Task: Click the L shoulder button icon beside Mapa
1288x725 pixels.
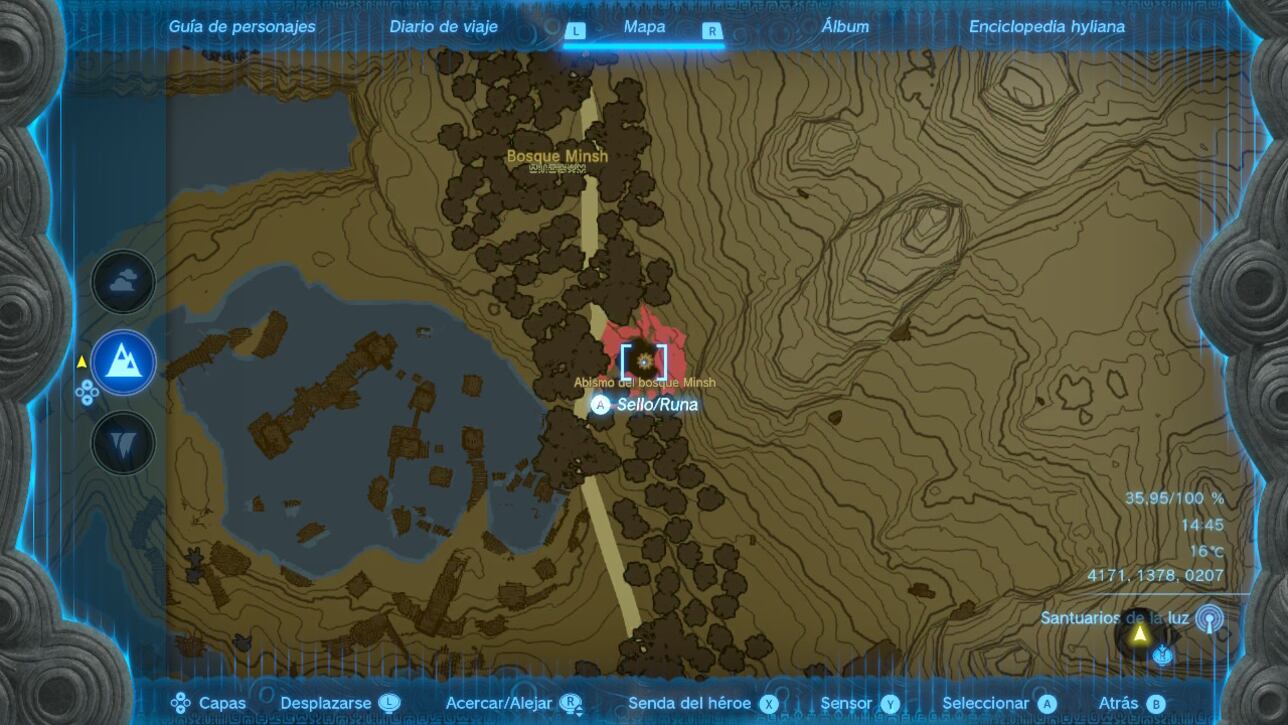Action: coord(576,31)
